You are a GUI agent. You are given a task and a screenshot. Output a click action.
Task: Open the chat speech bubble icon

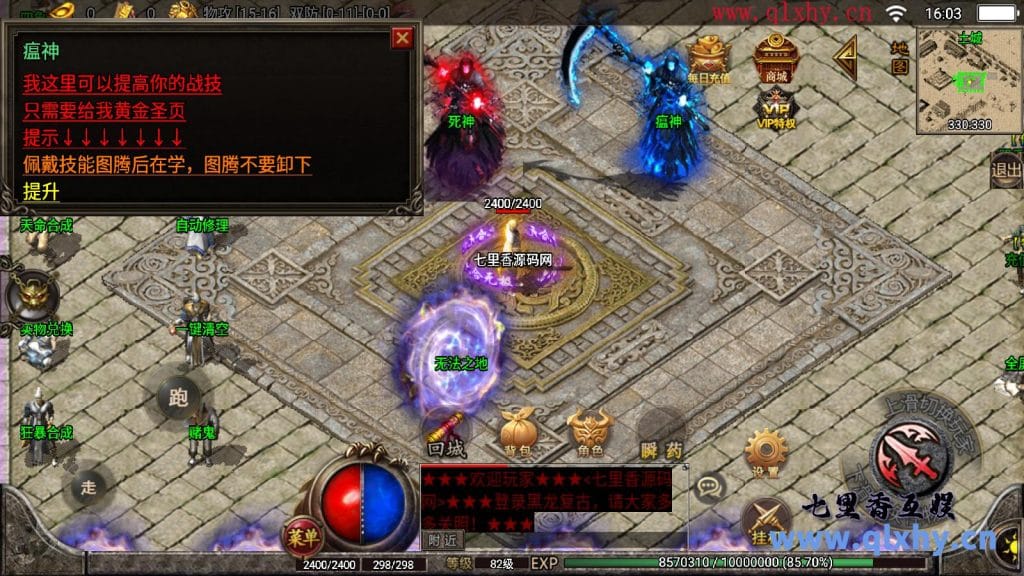[709, 487]
